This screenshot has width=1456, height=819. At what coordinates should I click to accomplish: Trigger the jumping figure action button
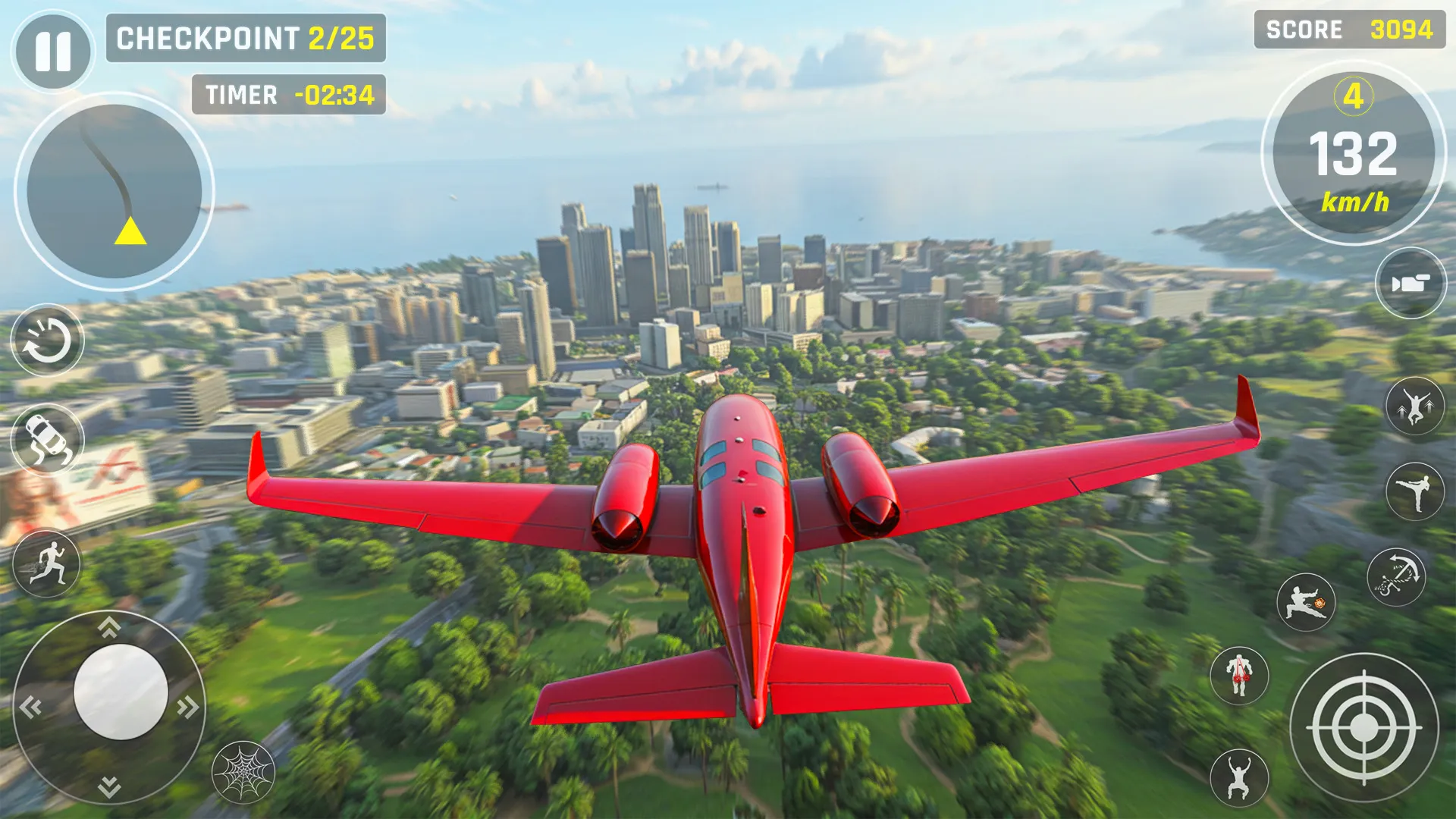(x=1415, y=406)
